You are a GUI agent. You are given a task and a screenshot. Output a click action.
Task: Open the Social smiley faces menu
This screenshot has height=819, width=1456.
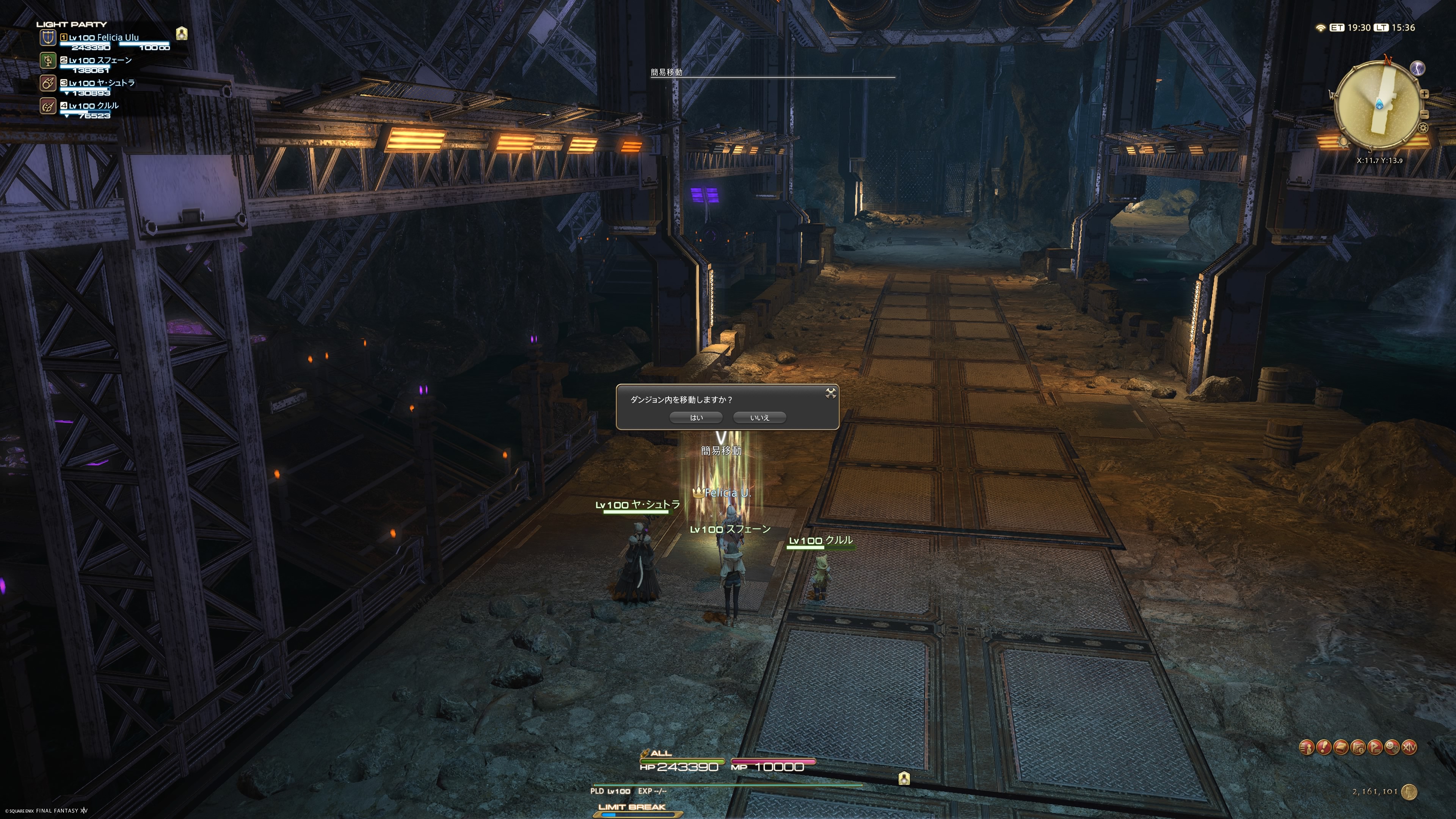click(x=1392, y=747)
